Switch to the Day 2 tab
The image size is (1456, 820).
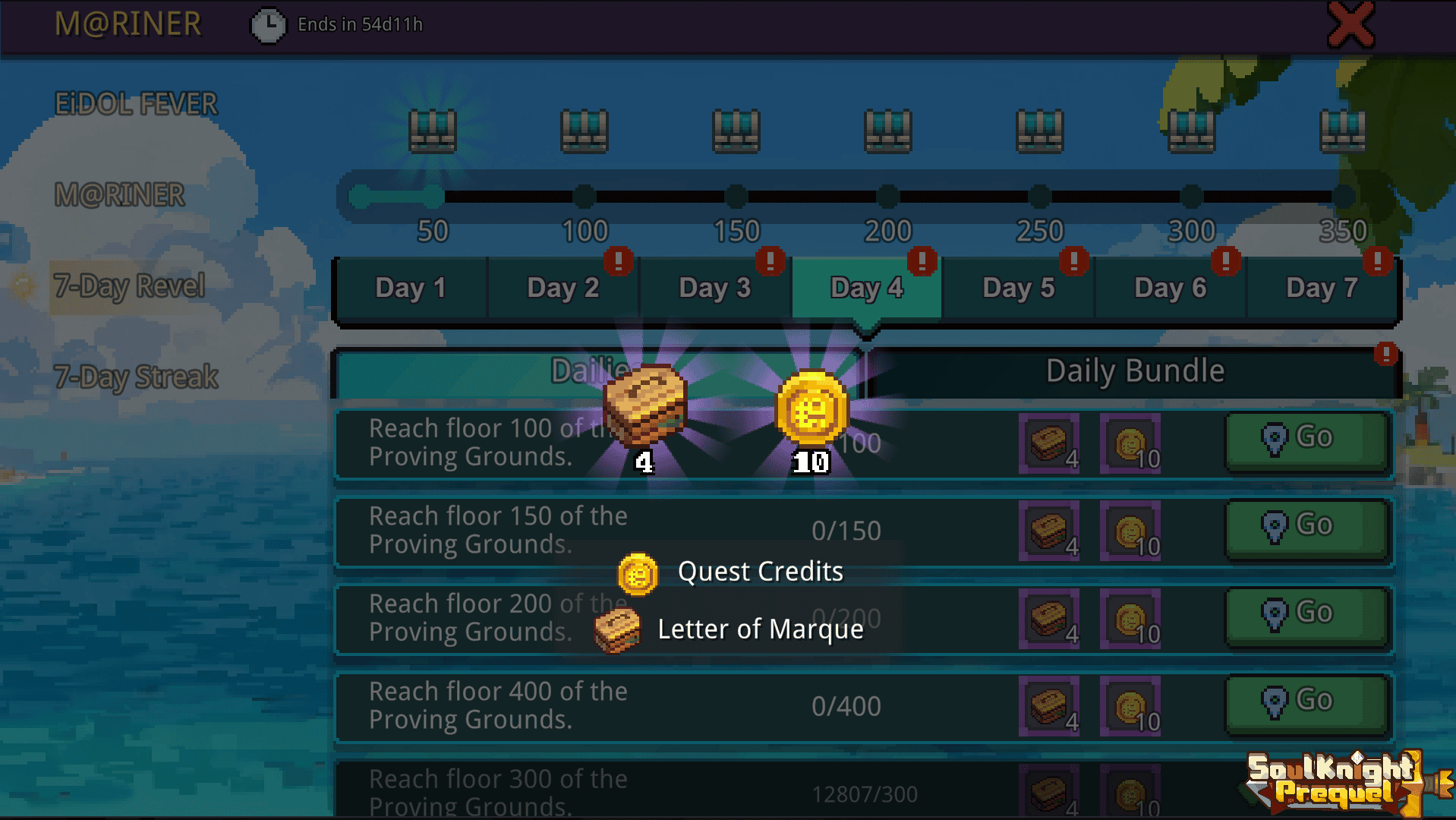click(563, 288)
